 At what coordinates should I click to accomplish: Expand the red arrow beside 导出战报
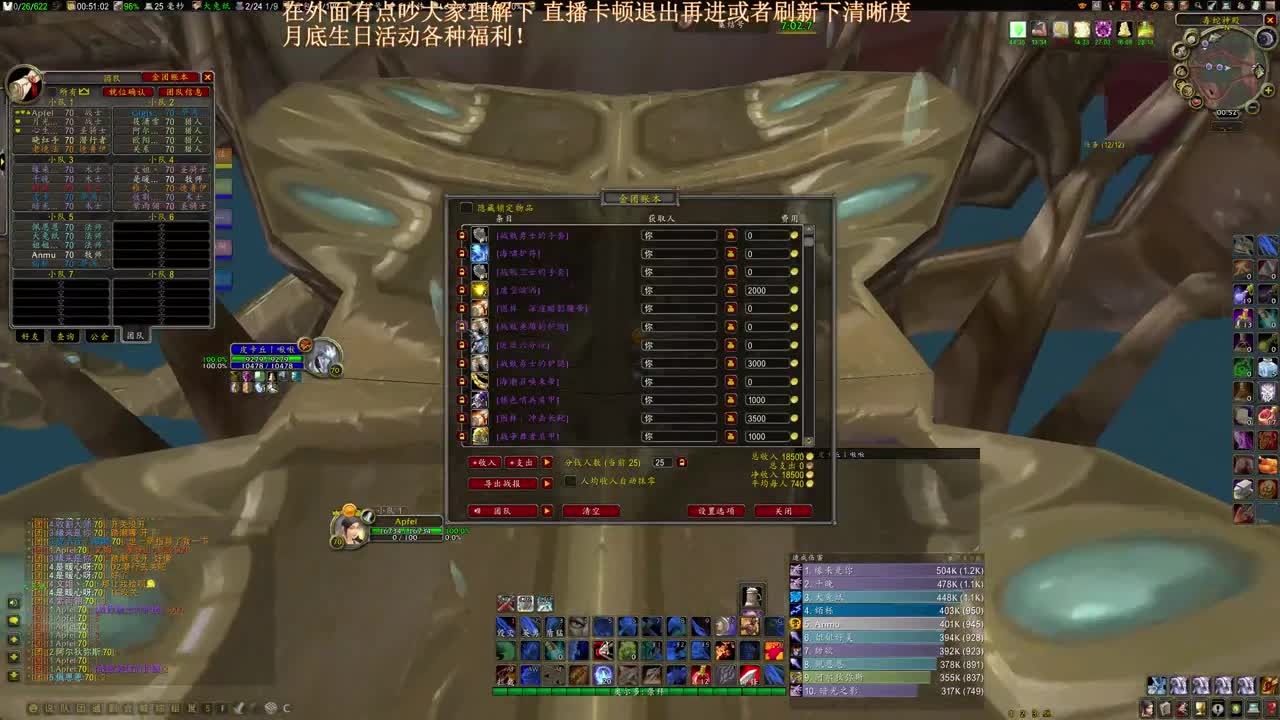point(548,483)
